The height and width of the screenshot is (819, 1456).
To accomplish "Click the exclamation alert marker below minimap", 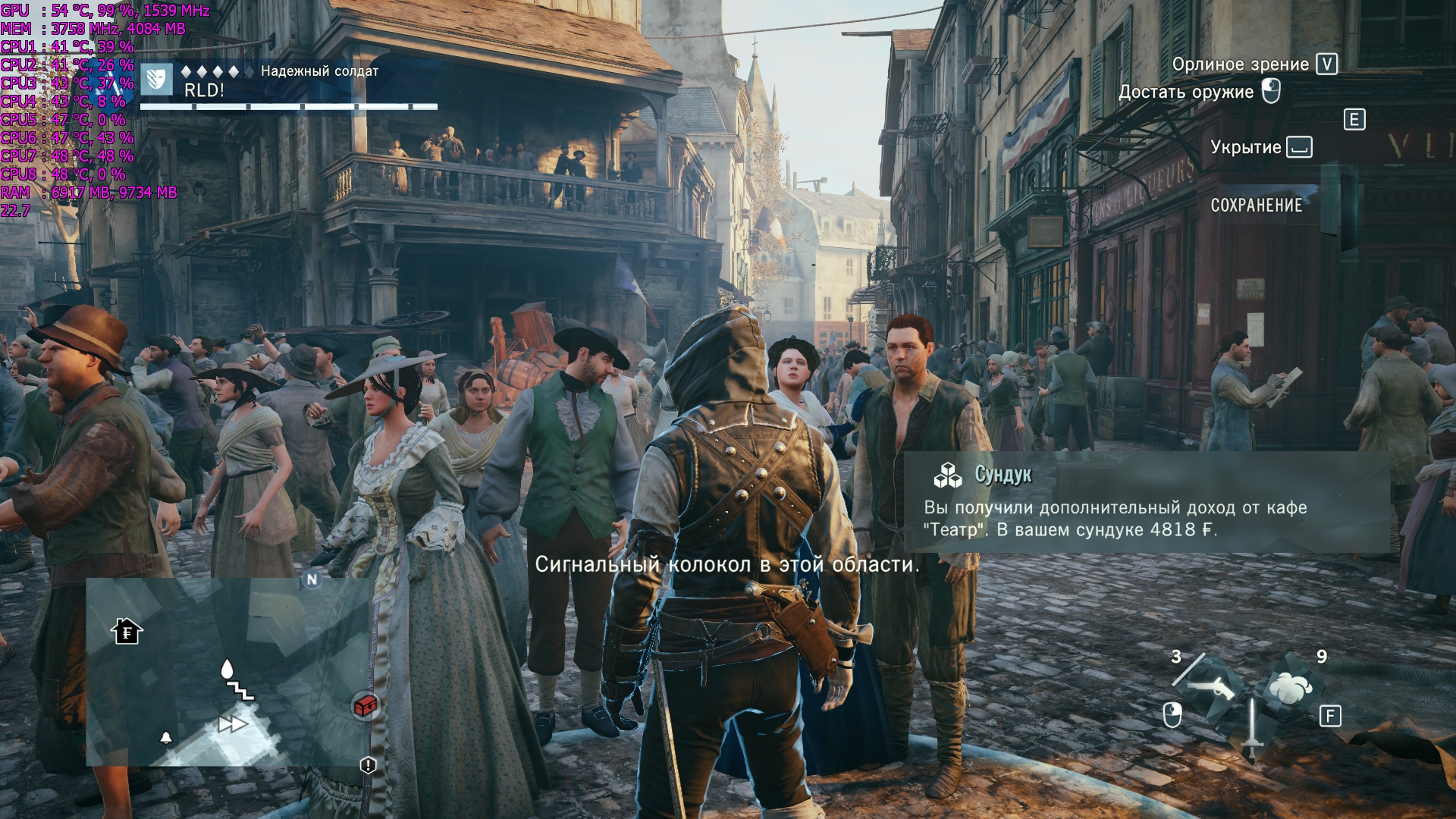I will [x=368, y=765].
